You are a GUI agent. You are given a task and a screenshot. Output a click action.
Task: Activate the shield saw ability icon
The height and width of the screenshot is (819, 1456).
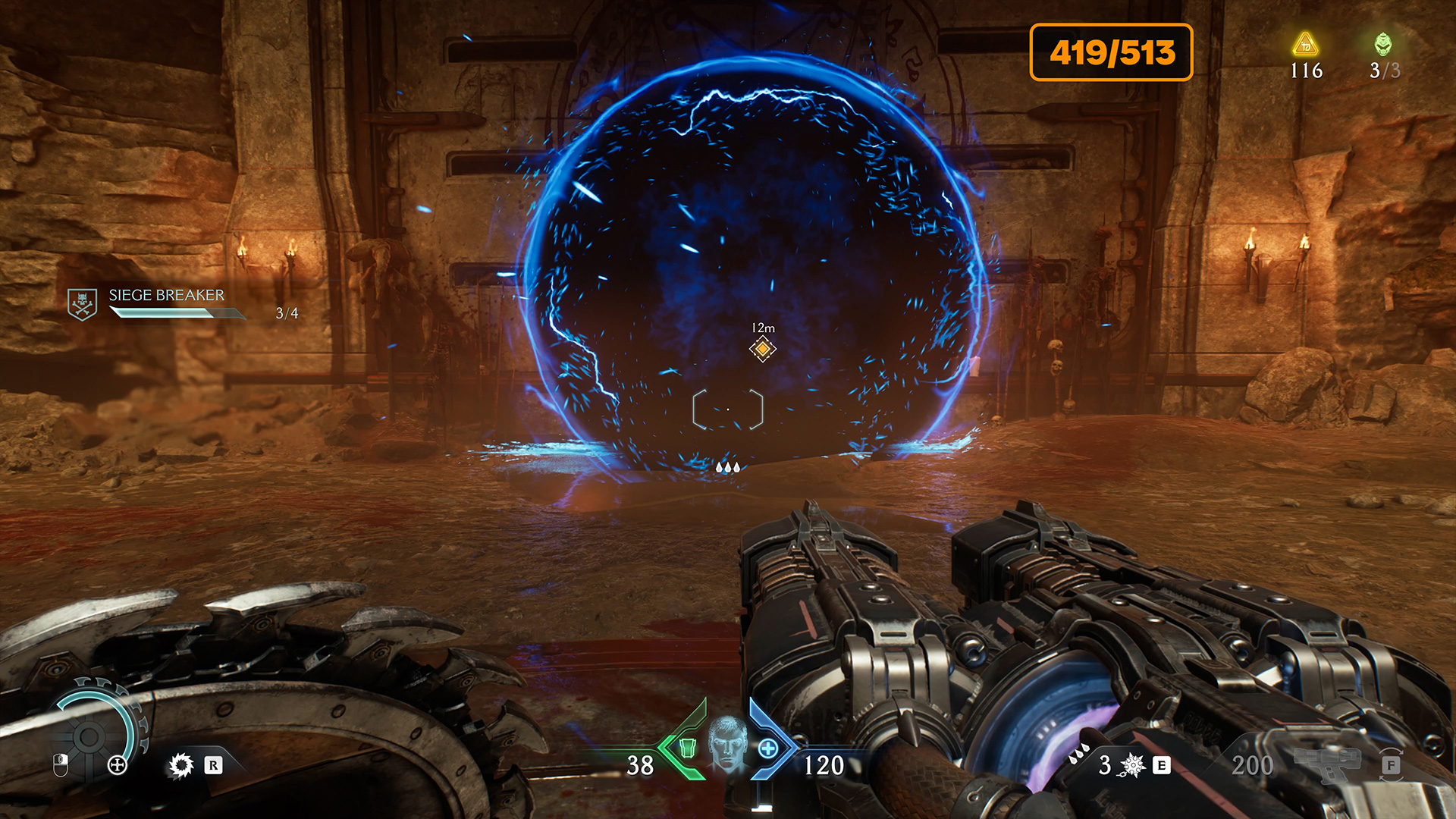pyautogui.click(x=181, y=765)
